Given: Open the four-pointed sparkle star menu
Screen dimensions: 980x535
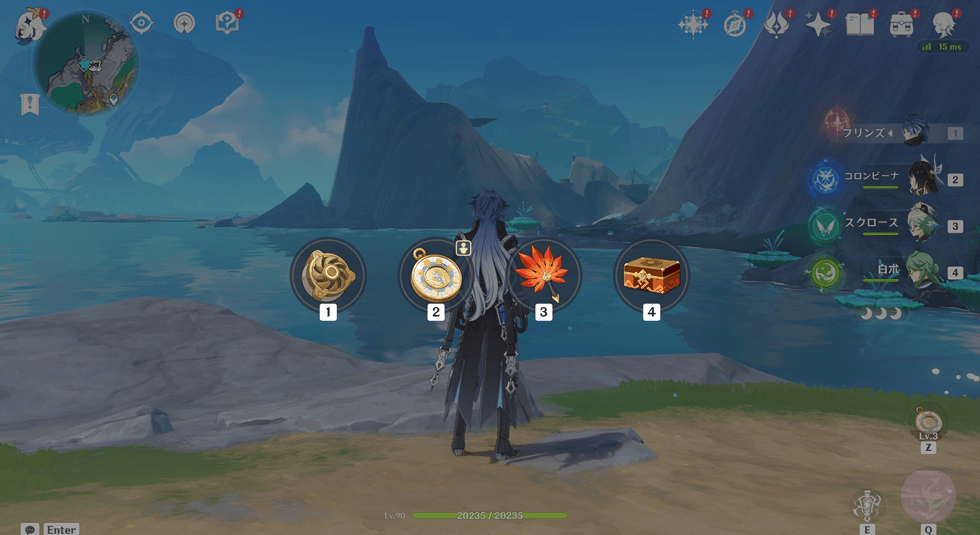Looking at the screenshot, I should click(x=819, y=25).
